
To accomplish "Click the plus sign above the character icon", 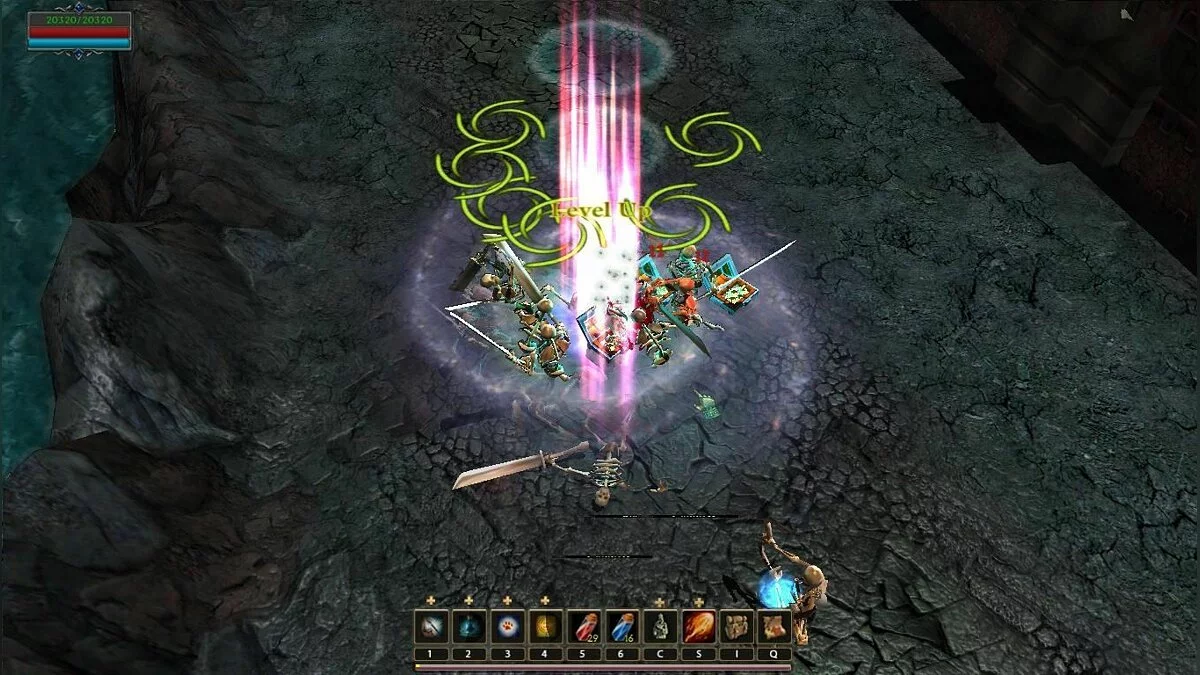I will (x=660, y=601).
